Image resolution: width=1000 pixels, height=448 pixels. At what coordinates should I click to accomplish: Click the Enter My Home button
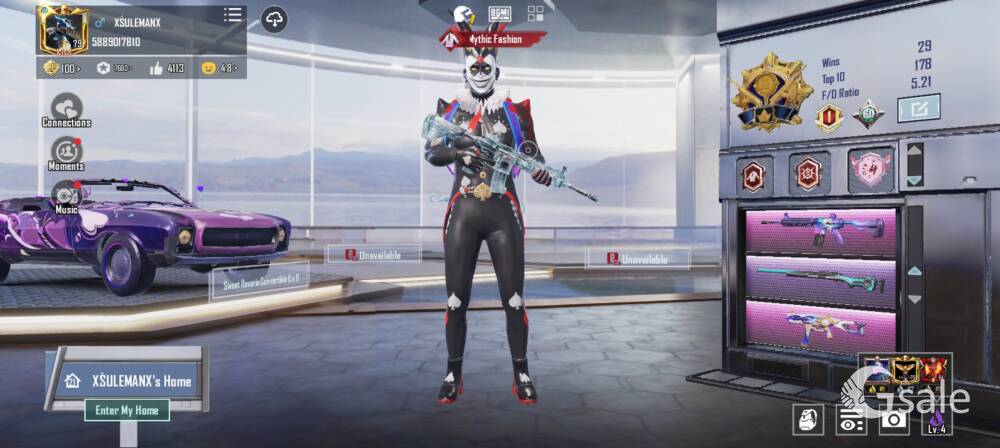point(127,410)
